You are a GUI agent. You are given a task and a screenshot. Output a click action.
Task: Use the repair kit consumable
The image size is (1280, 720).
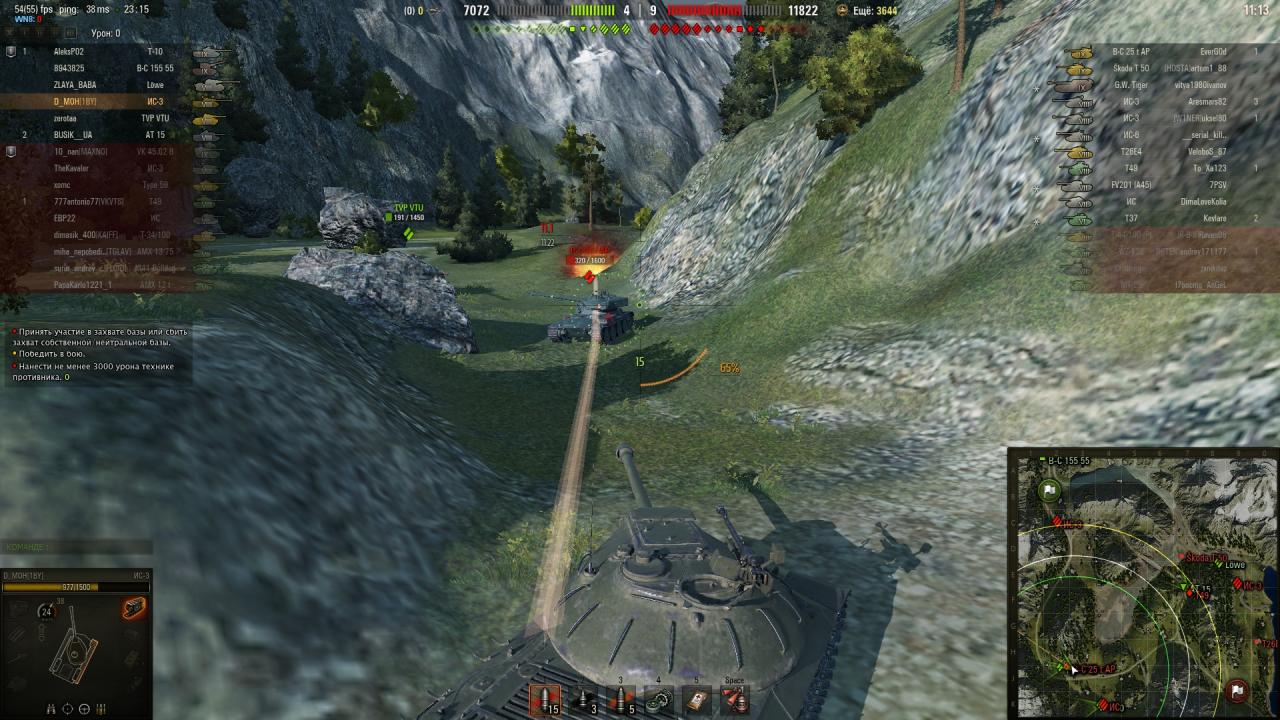[x=659, y=699]
